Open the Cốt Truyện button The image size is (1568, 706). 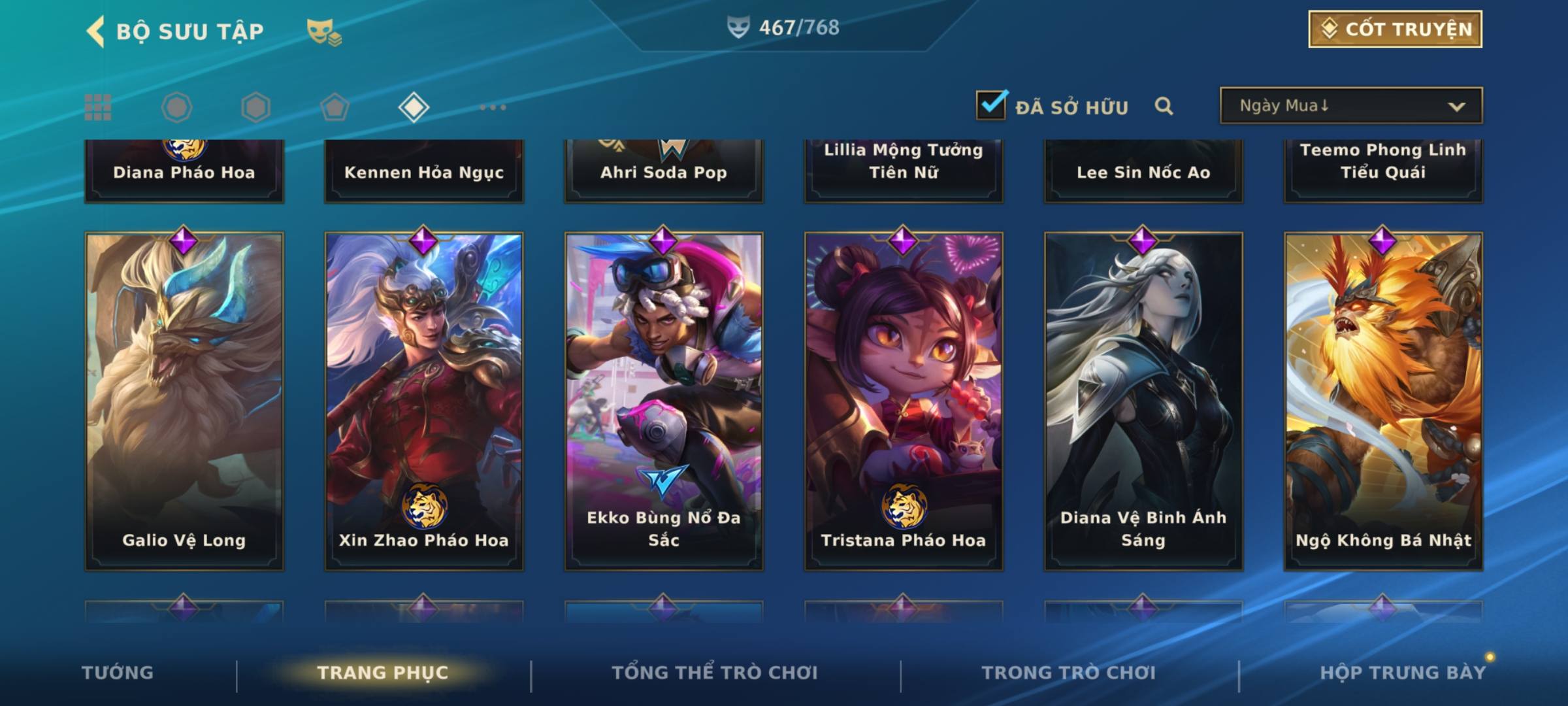[1395, 29]
